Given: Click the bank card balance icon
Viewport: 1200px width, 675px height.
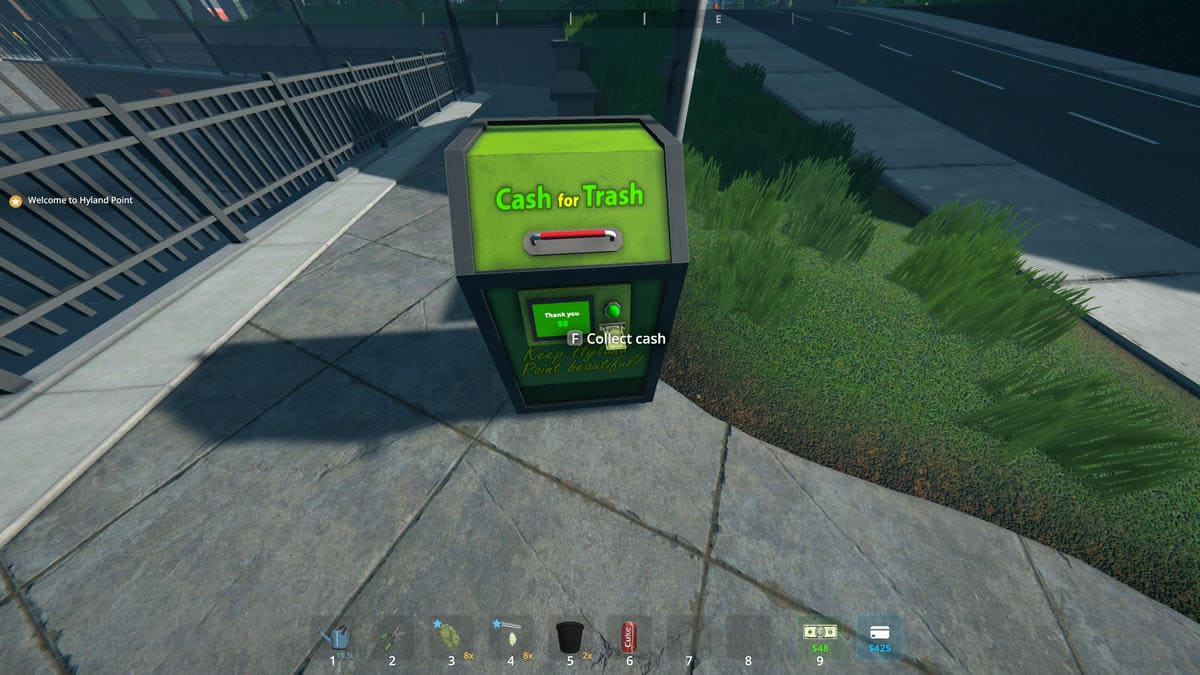Looking at the screenshot, I should tap(880, 636).
